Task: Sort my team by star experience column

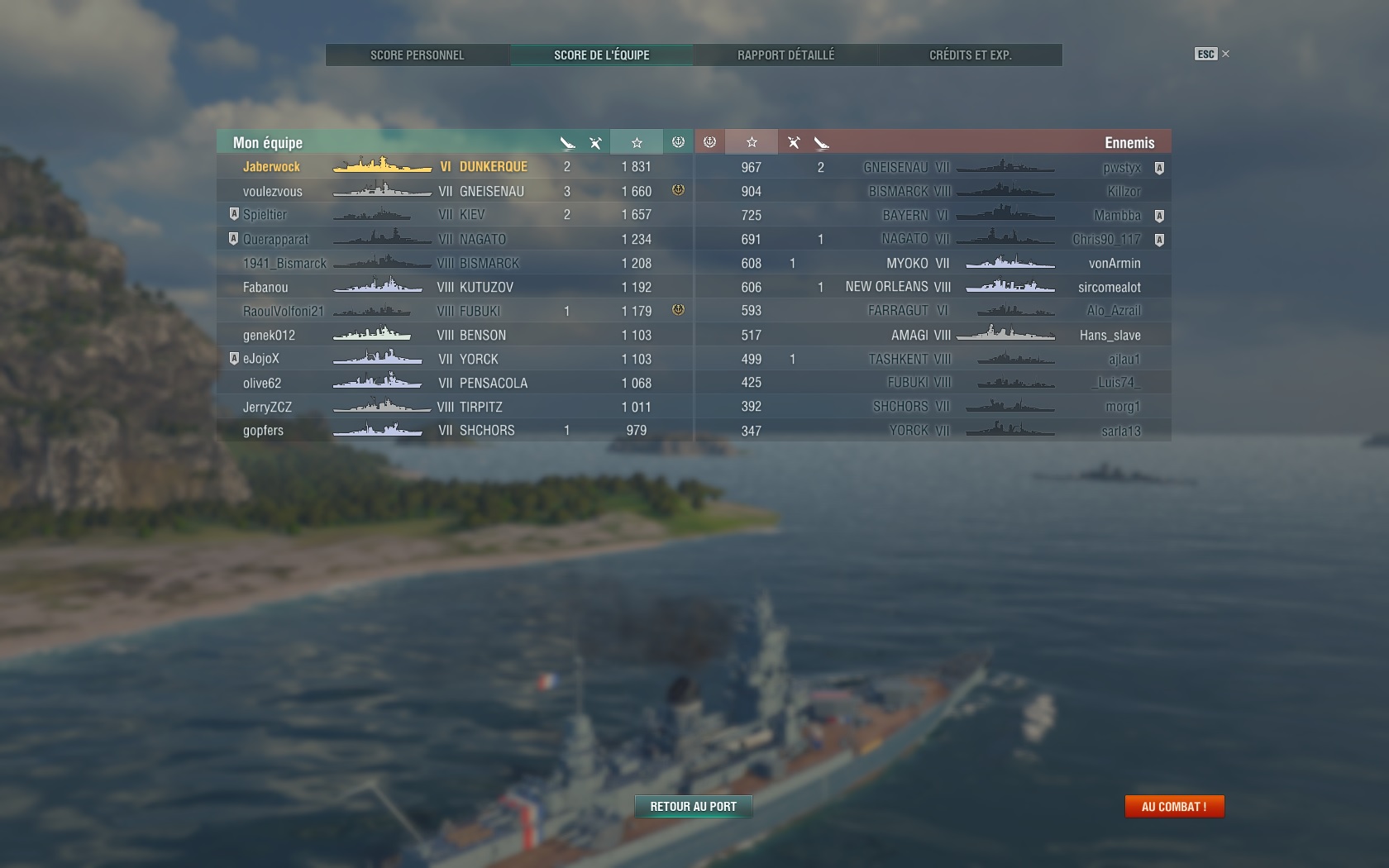Action: (636, 142)
